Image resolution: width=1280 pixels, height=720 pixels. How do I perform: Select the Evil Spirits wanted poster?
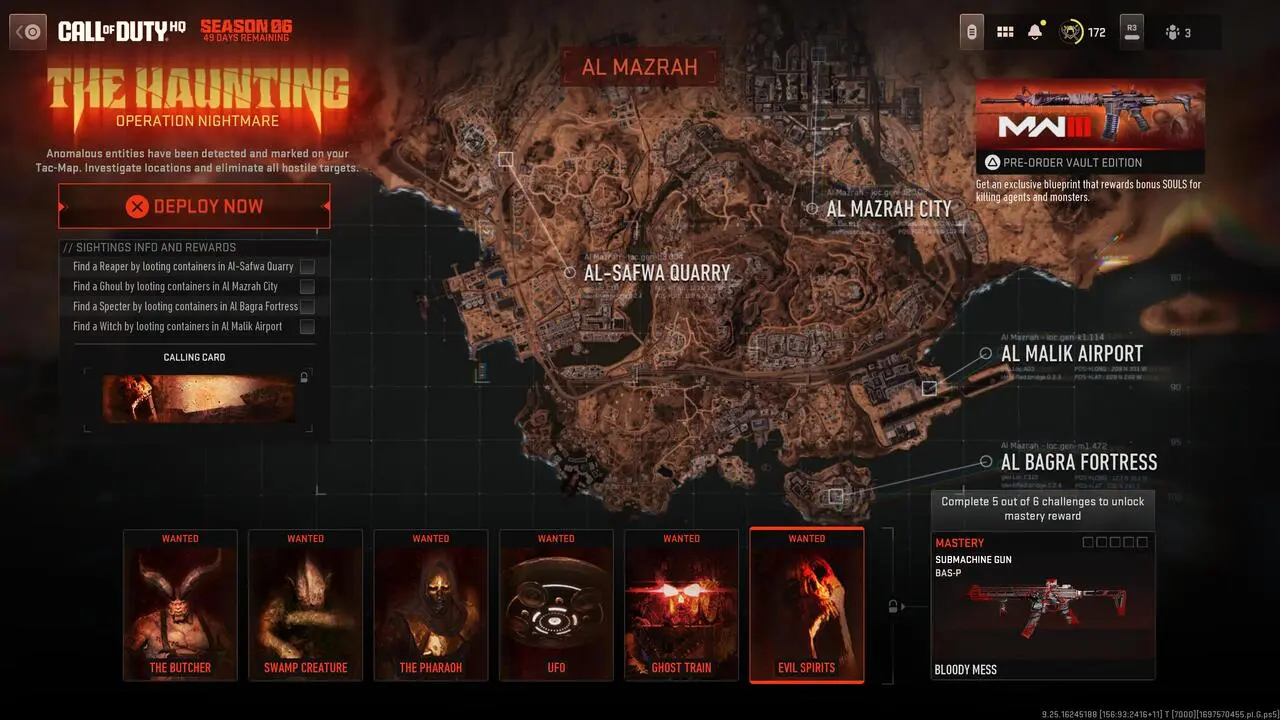tap(806, 605)
